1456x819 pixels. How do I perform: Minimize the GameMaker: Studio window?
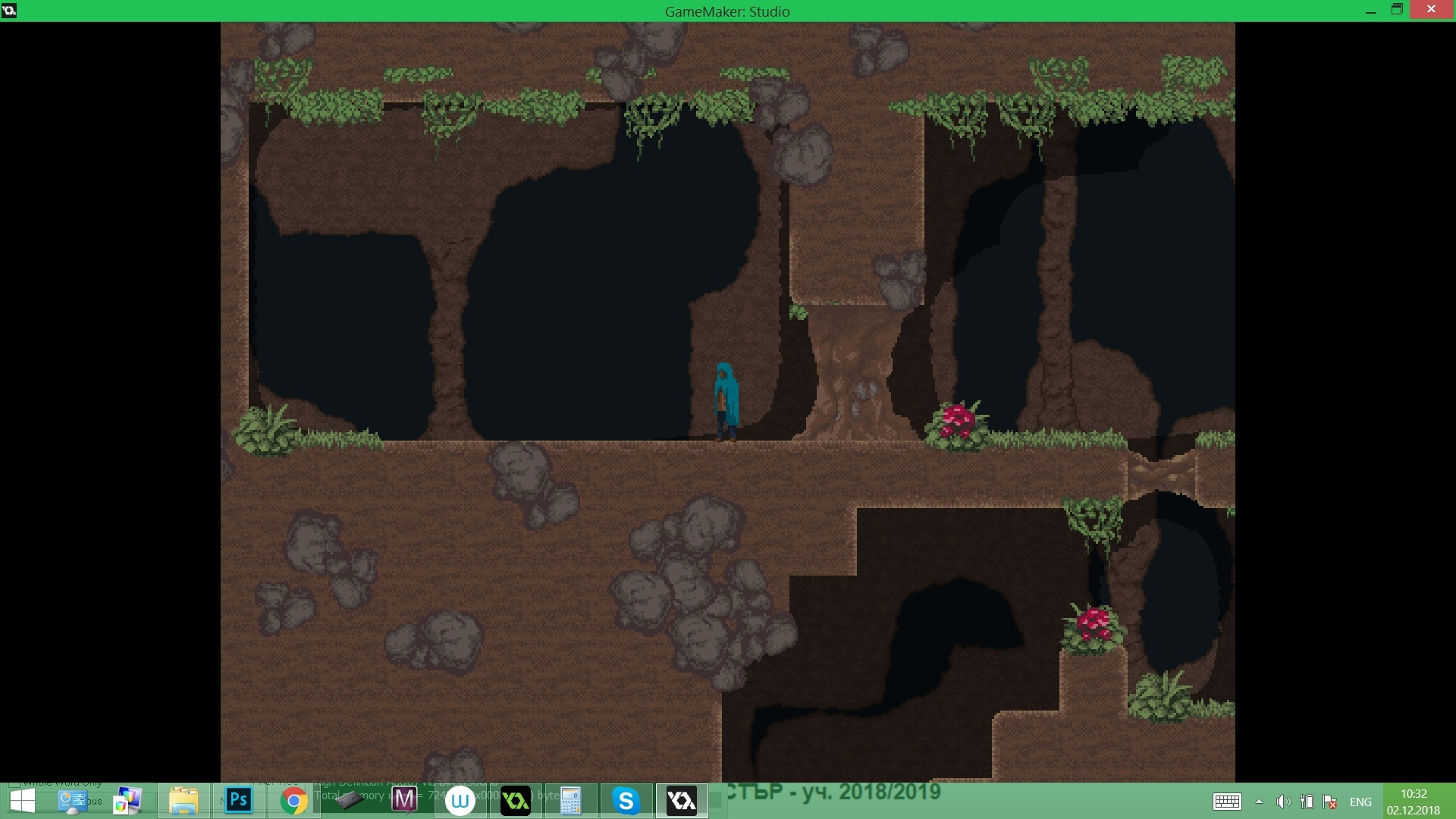pos(1371,11)
